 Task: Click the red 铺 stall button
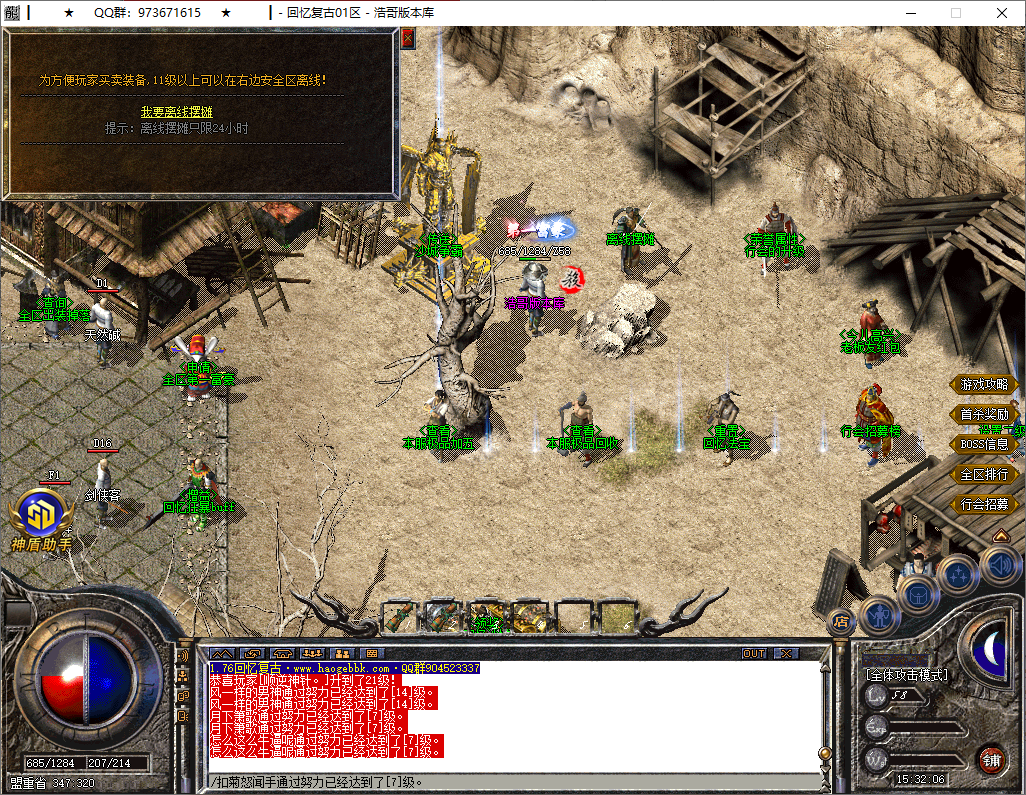(x=991, y=758)
